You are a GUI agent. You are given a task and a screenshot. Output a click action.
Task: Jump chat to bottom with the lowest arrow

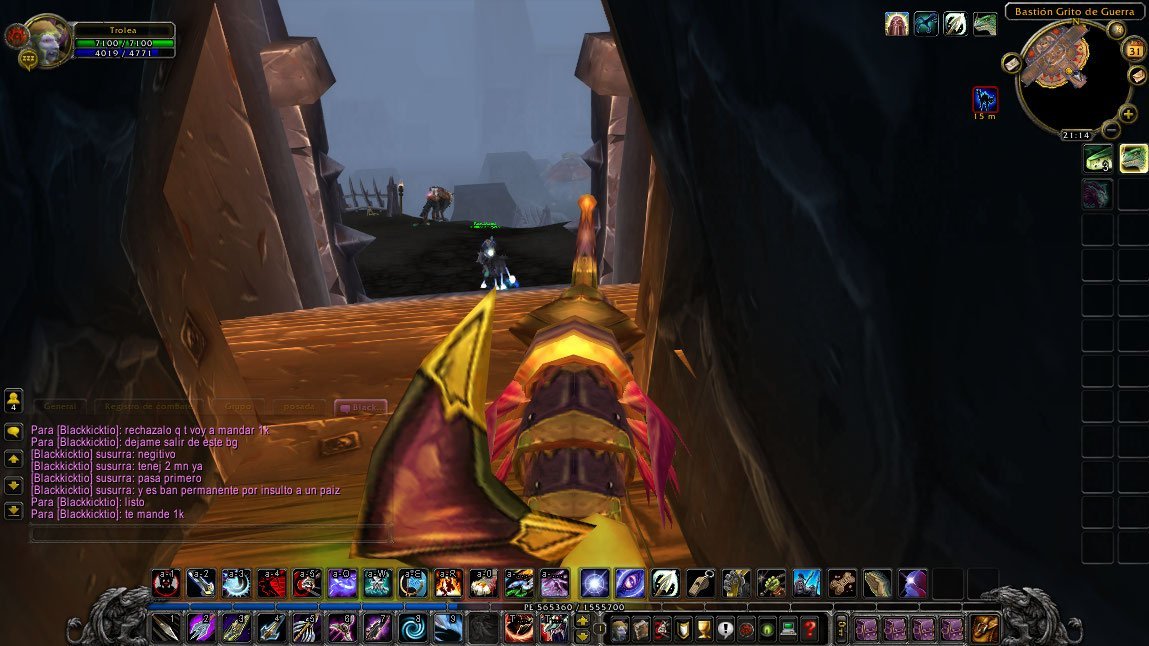coord(14,510)
